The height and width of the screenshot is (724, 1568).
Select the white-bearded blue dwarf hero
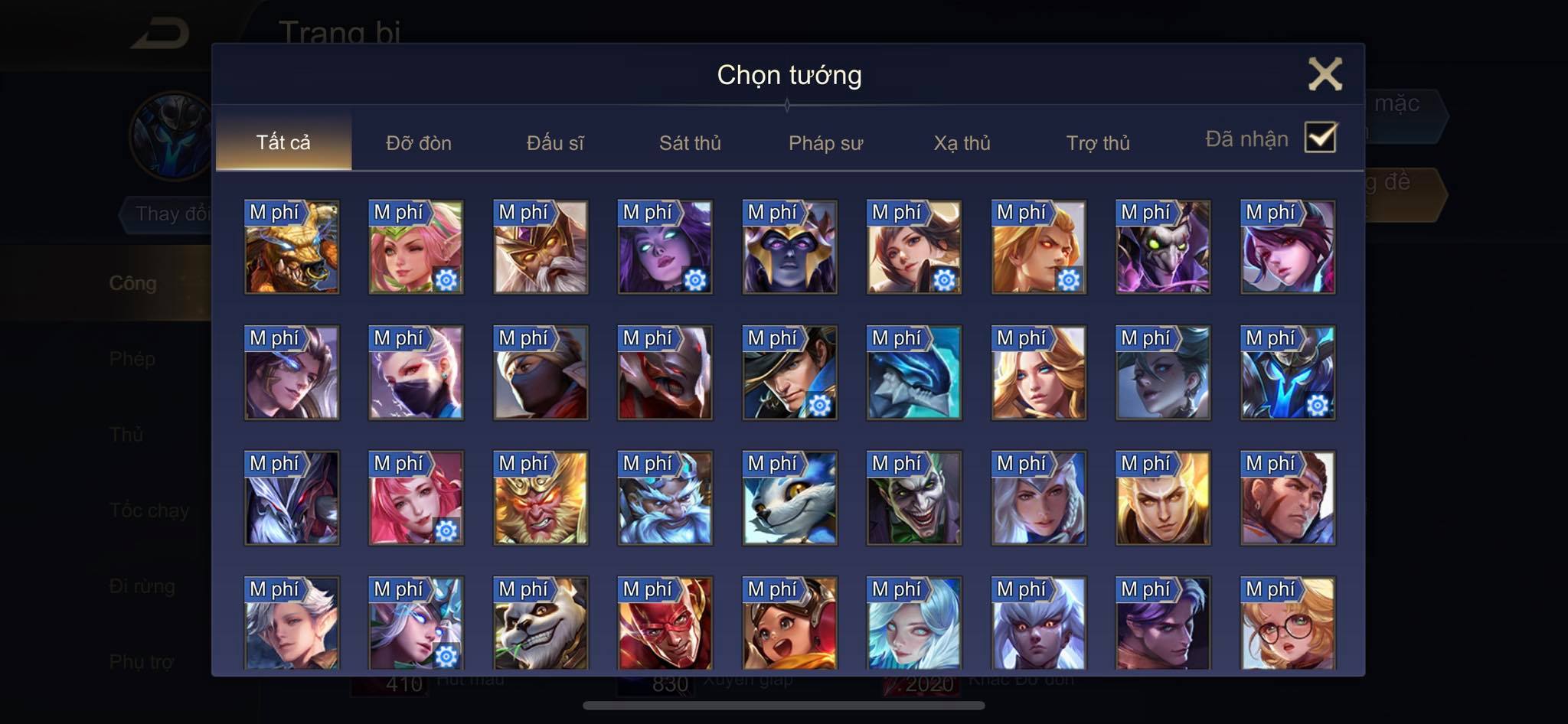tap(665, 498)
